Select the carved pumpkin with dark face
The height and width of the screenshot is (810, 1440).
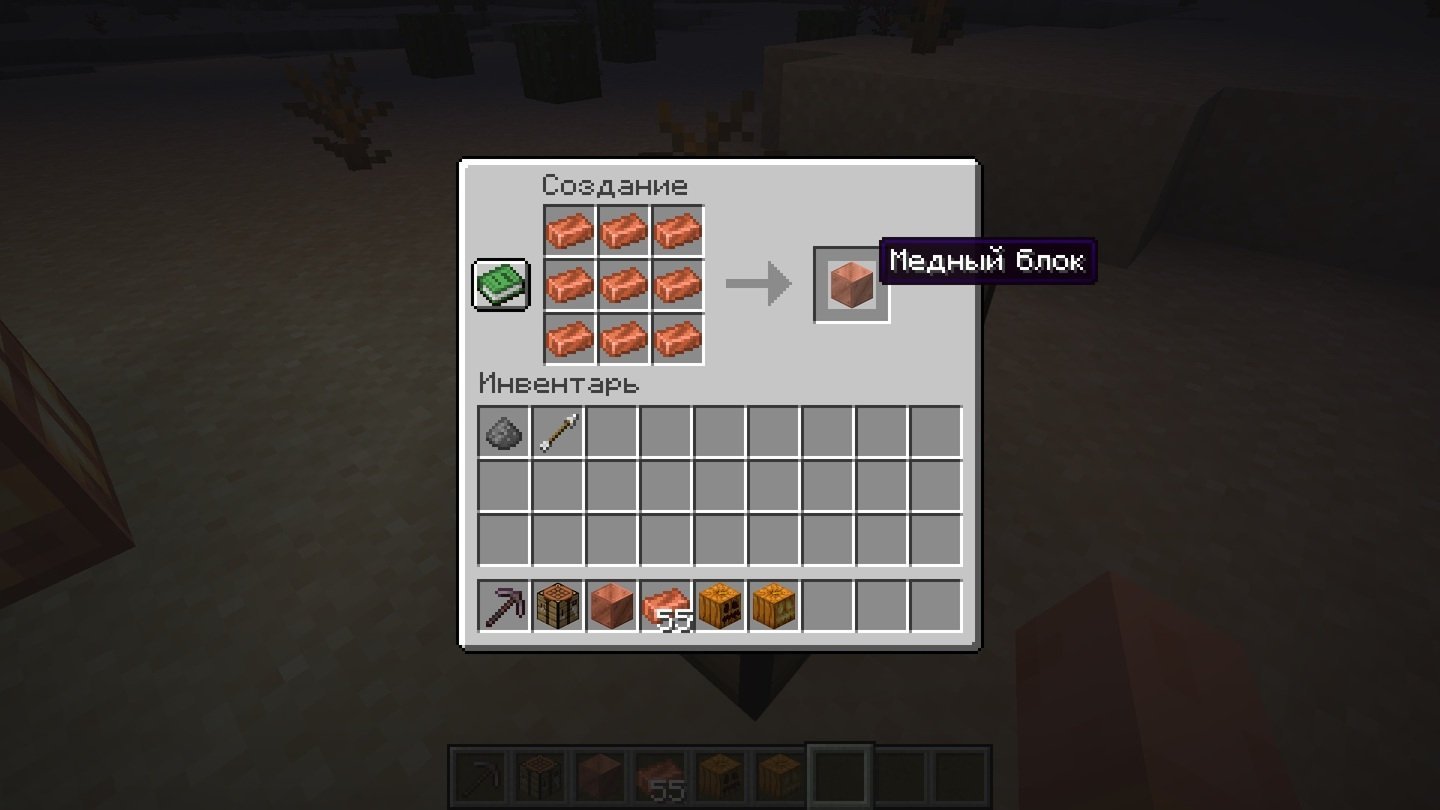[x=720, y=606]
